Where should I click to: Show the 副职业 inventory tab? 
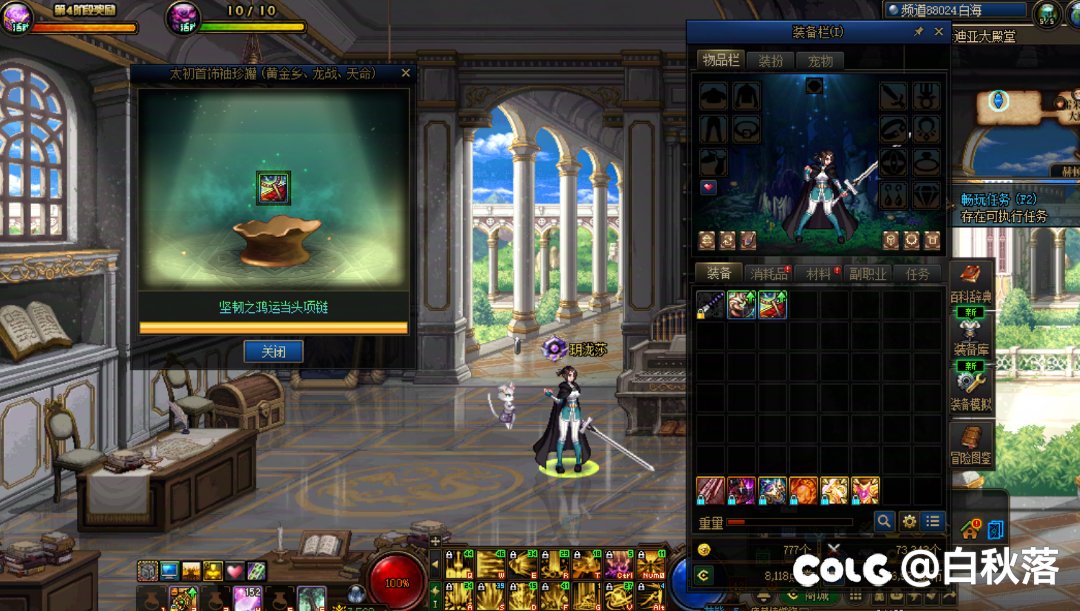[x=868, y=273]
